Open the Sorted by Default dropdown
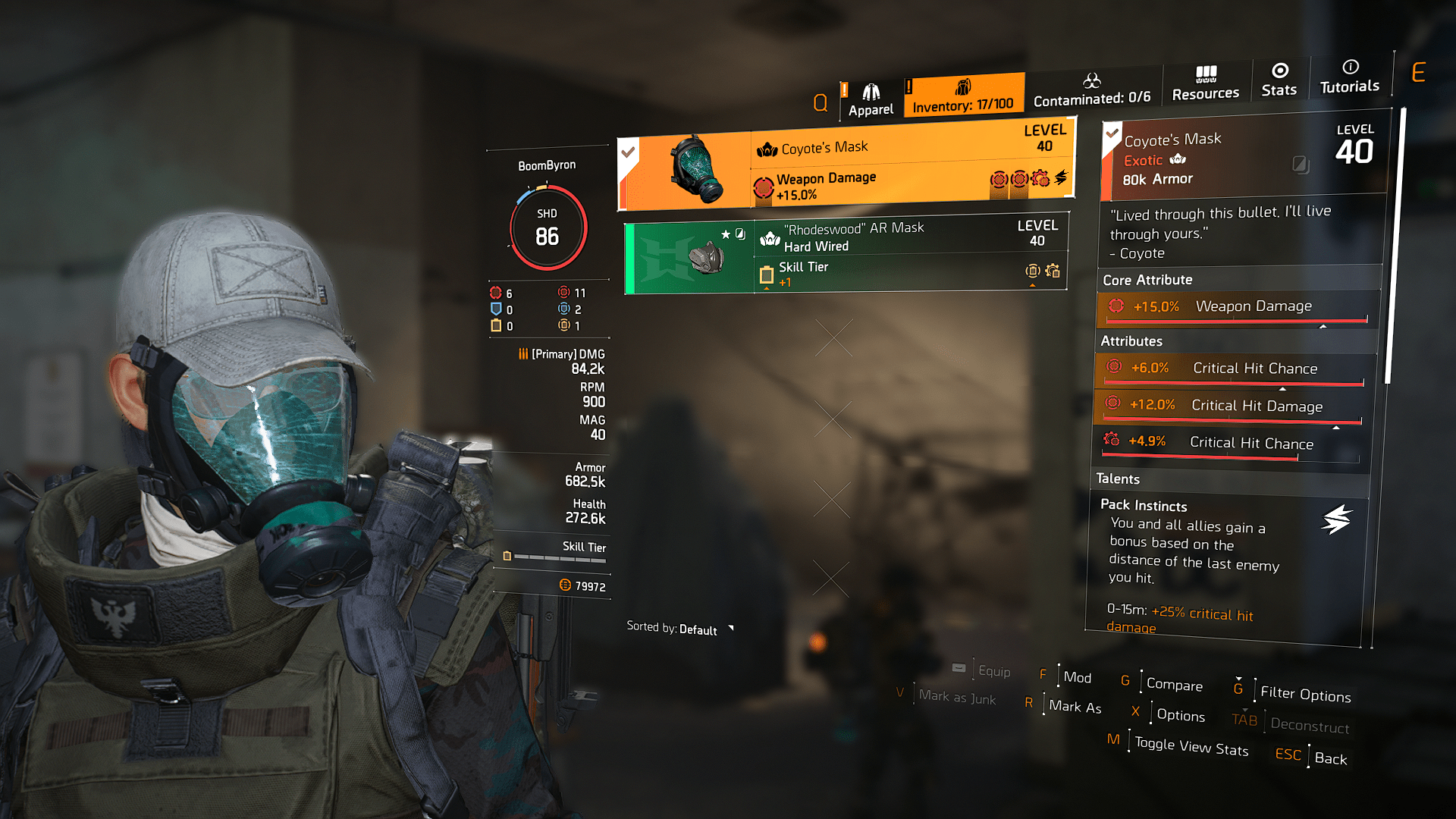 (679, 629)
